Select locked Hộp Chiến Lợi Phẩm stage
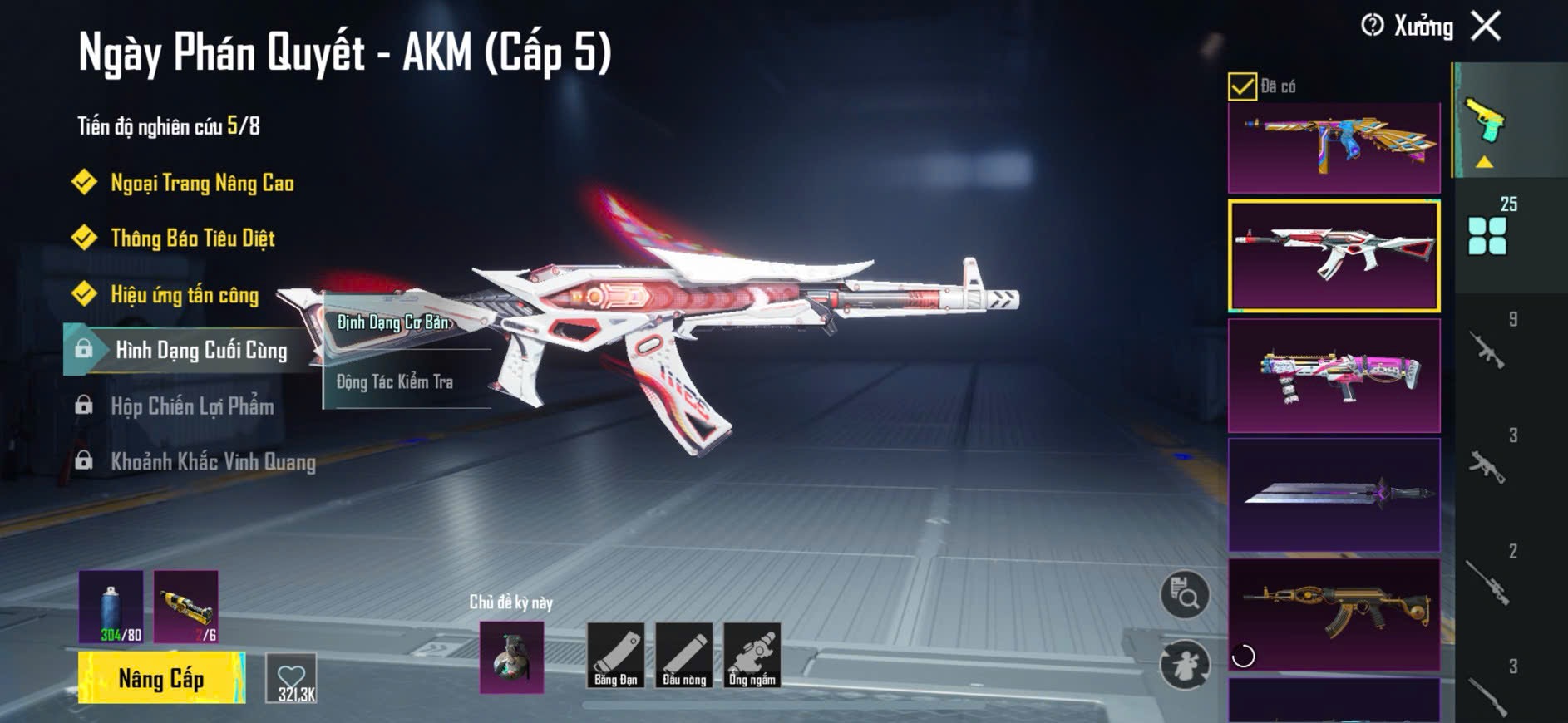Screen dimensions: 1568x723 point(192,406)
